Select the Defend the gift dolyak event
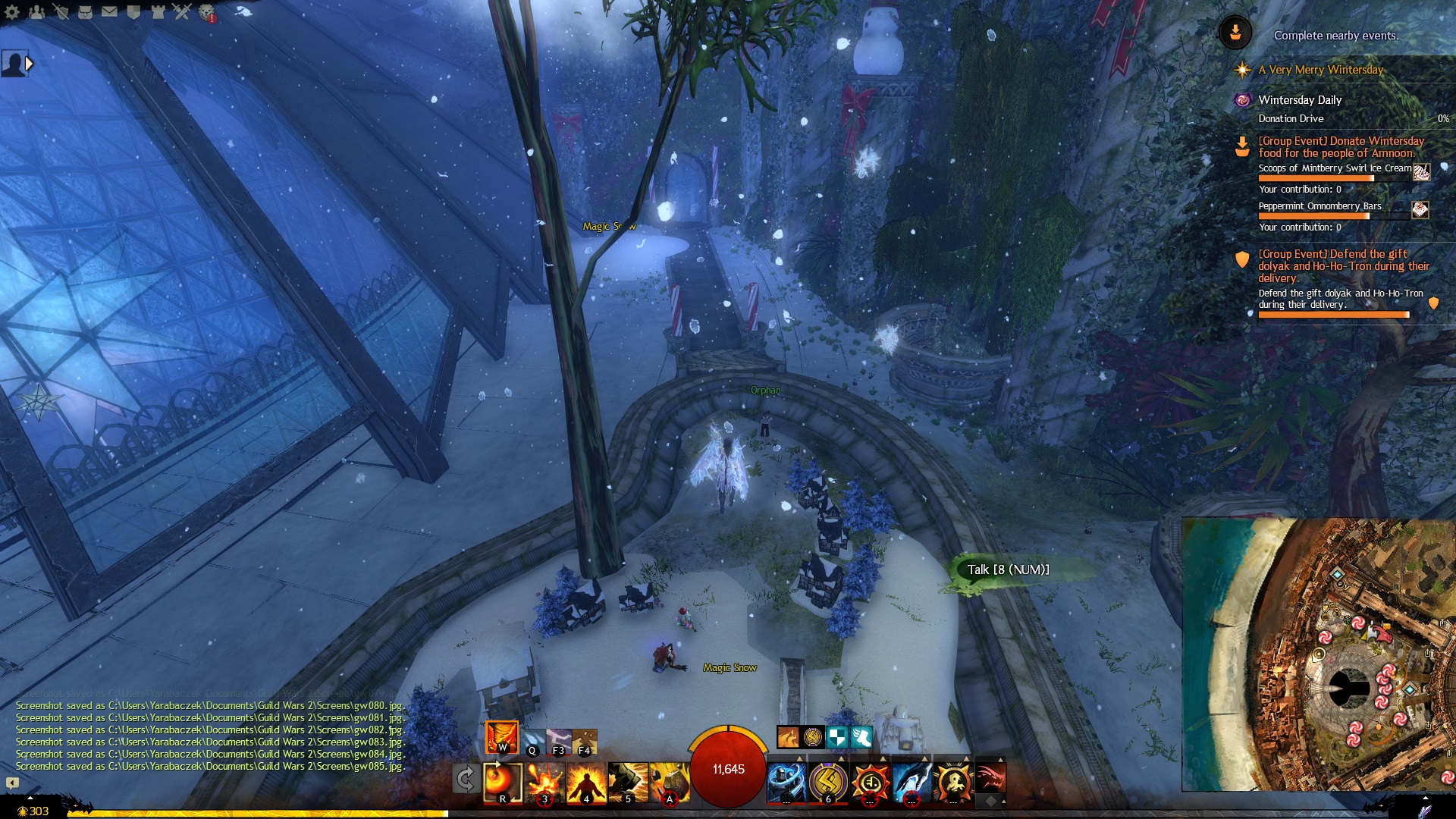Screen dimensions: 1456x819 click(1343, 265)
